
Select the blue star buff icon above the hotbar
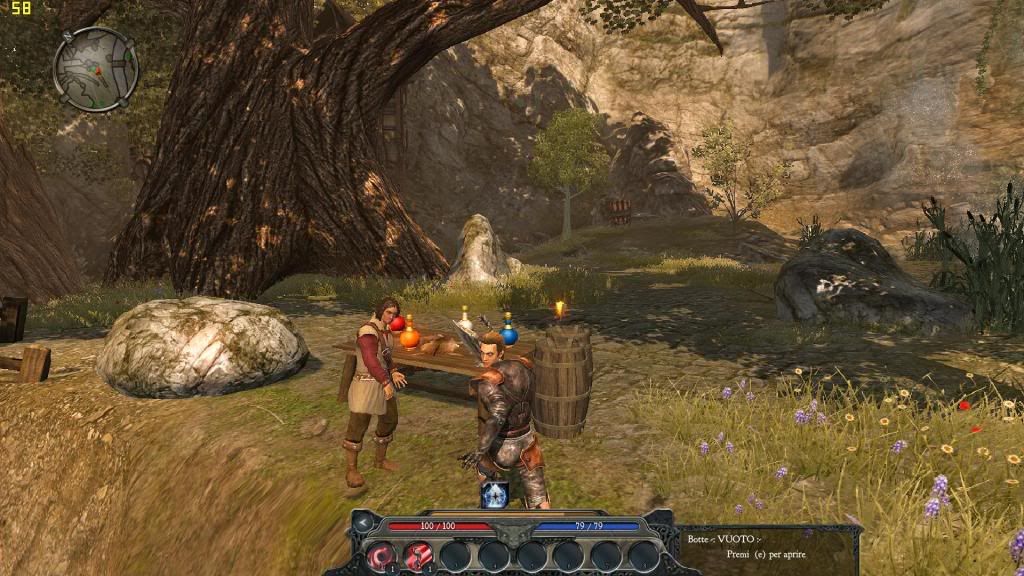click(x=496, y=494)
